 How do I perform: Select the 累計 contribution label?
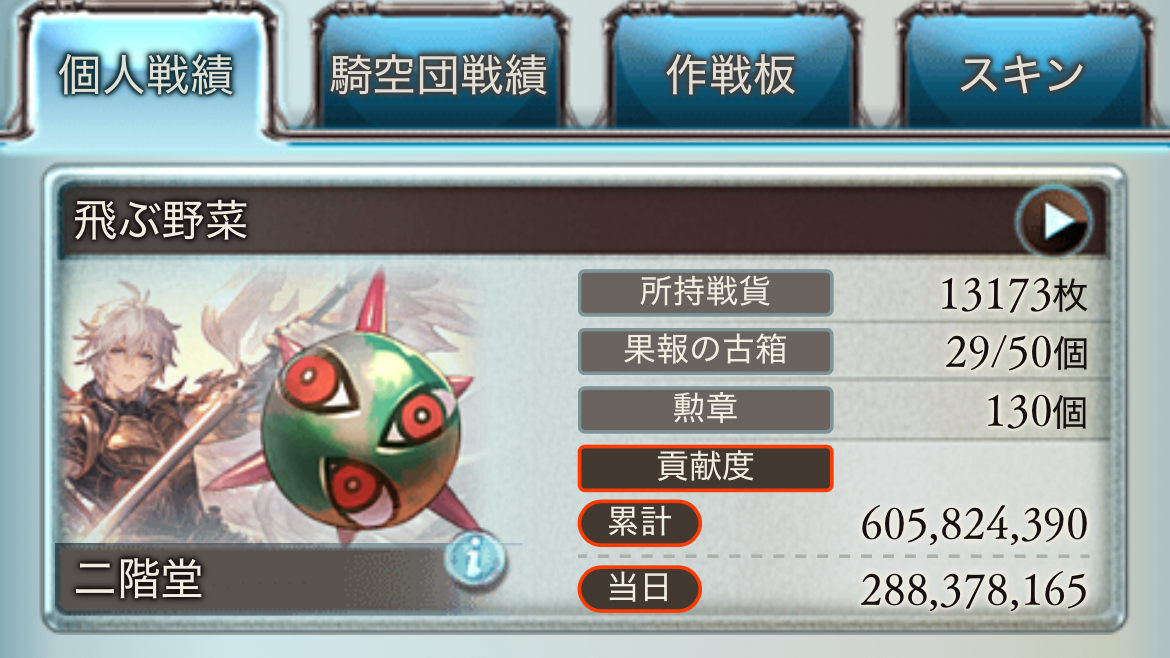click(x=639, y=523)
